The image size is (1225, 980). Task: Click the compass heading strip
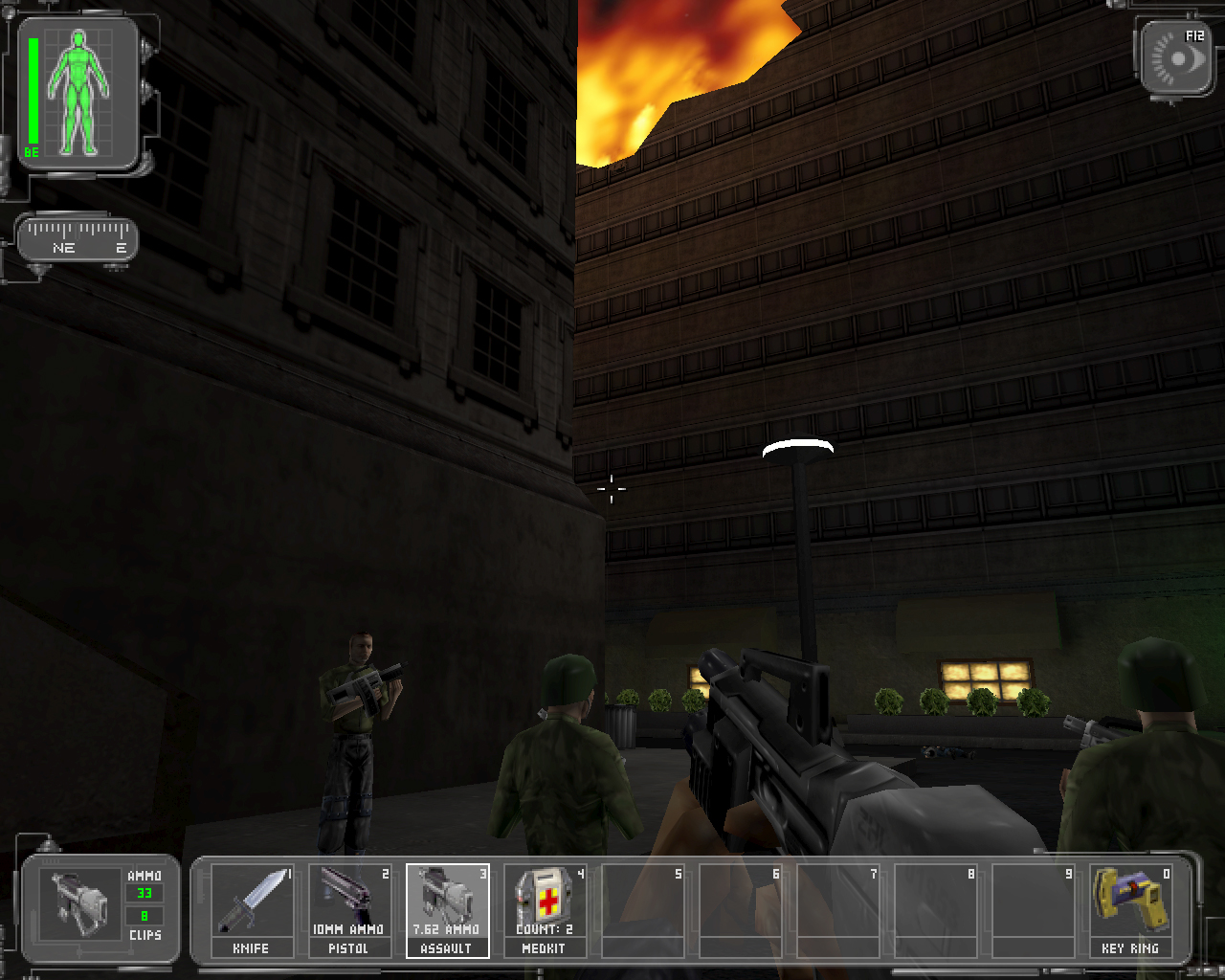tap(78, 238)
